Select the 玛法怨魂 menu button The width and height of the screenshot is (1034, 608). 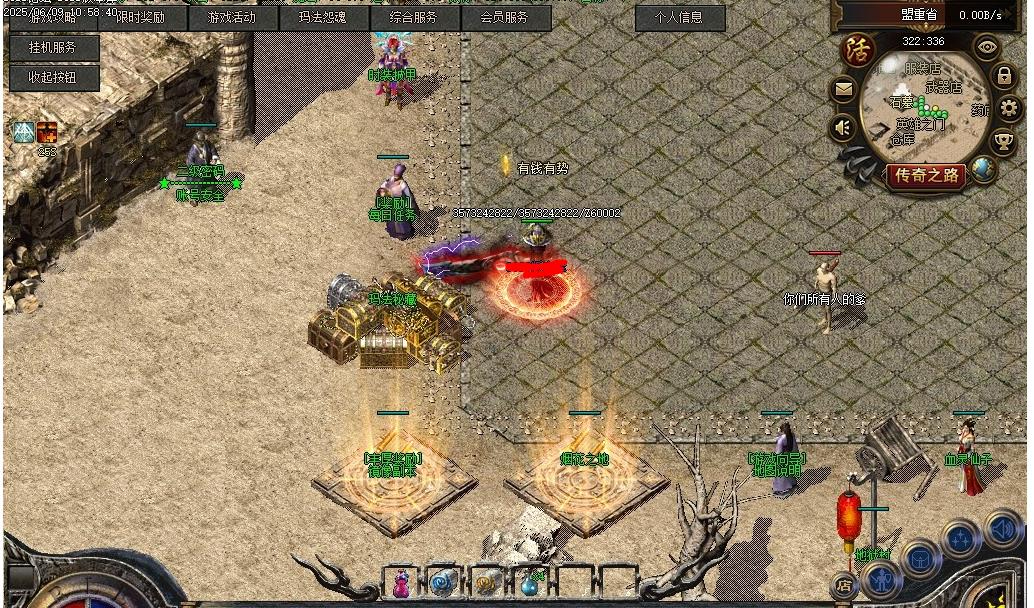coord(323,17)
